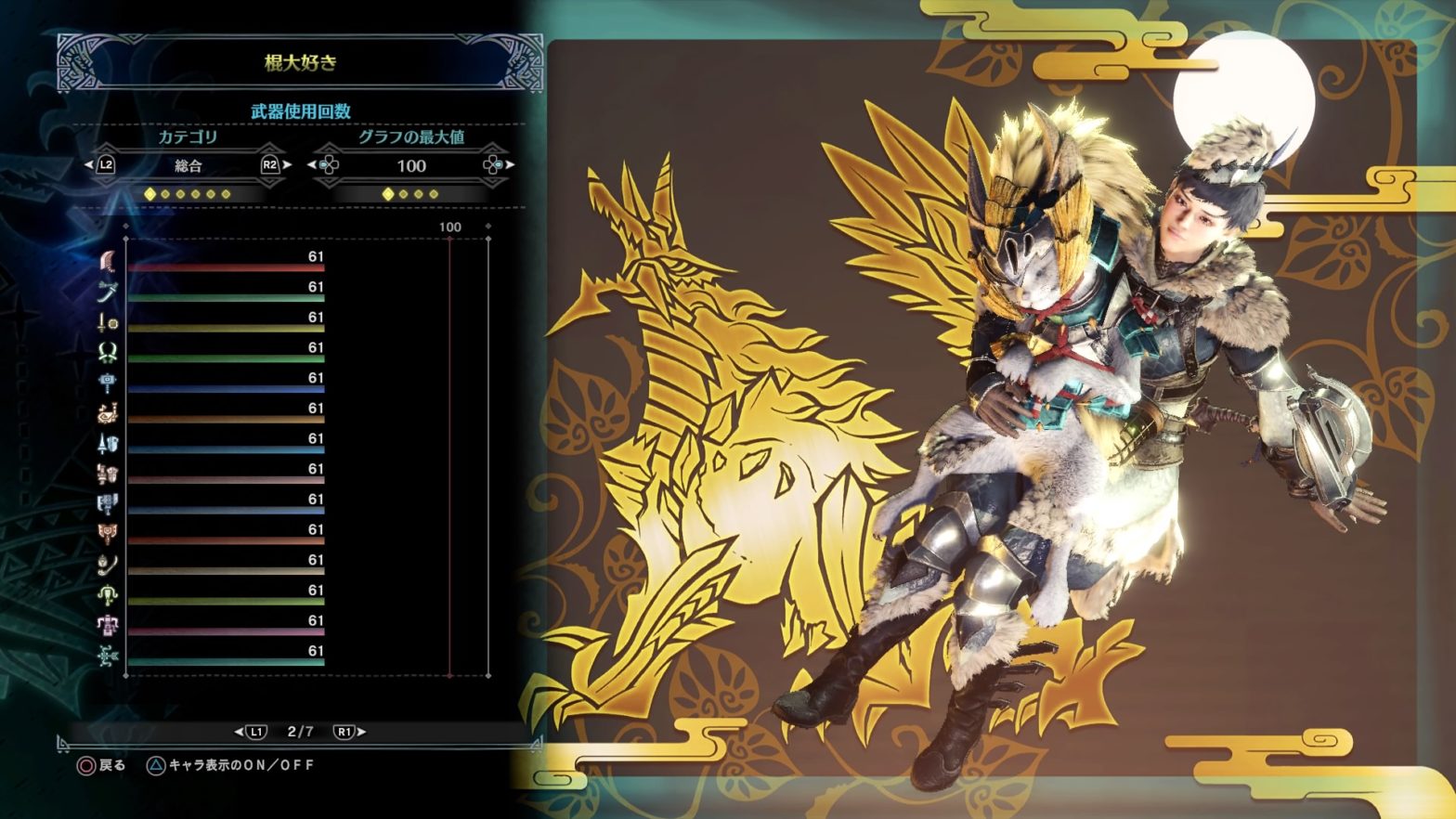Screen dimensions: 1456x819
Task: Select the Gunlance weapon icon
Action: point(108,474)
